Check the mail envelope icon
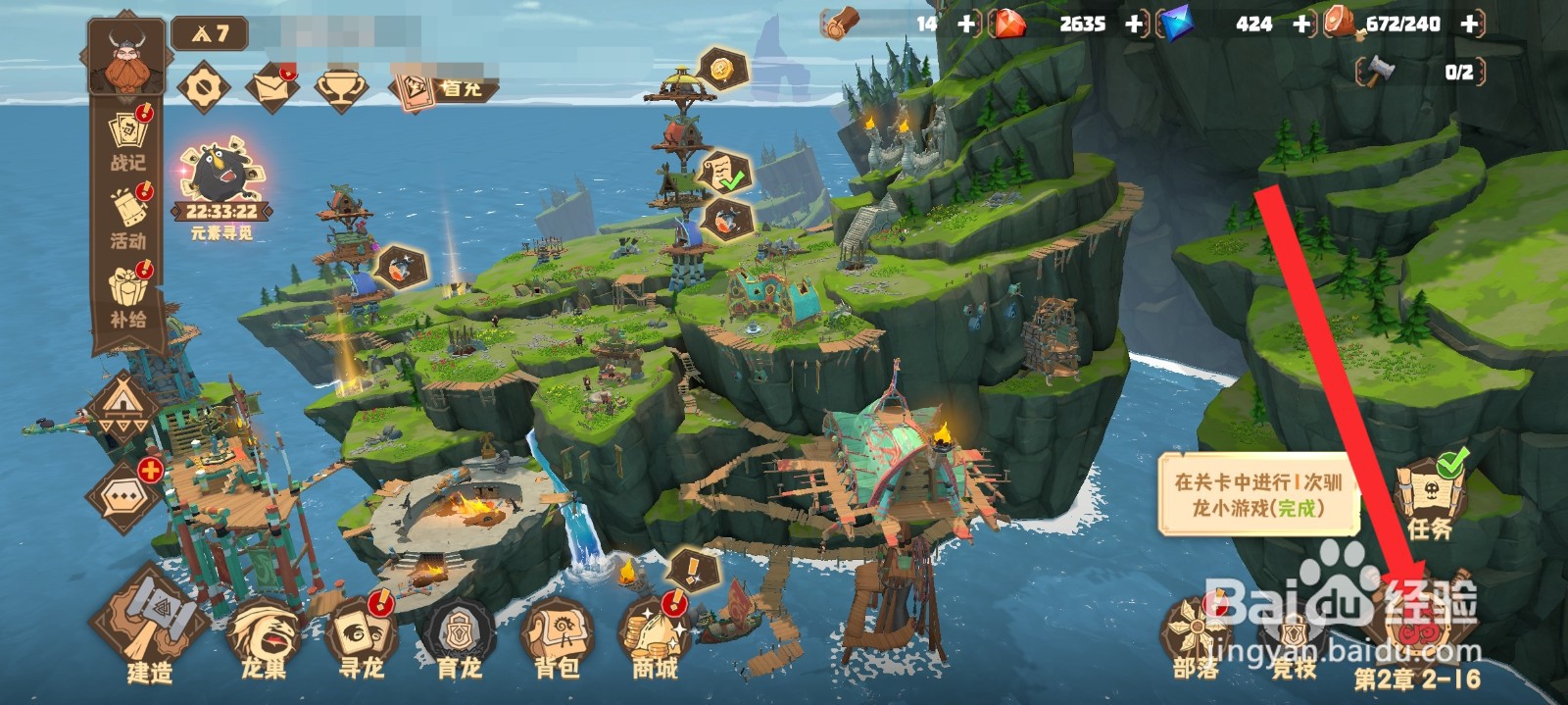Viewport: 1568px width, 705px height. (271, 87)
